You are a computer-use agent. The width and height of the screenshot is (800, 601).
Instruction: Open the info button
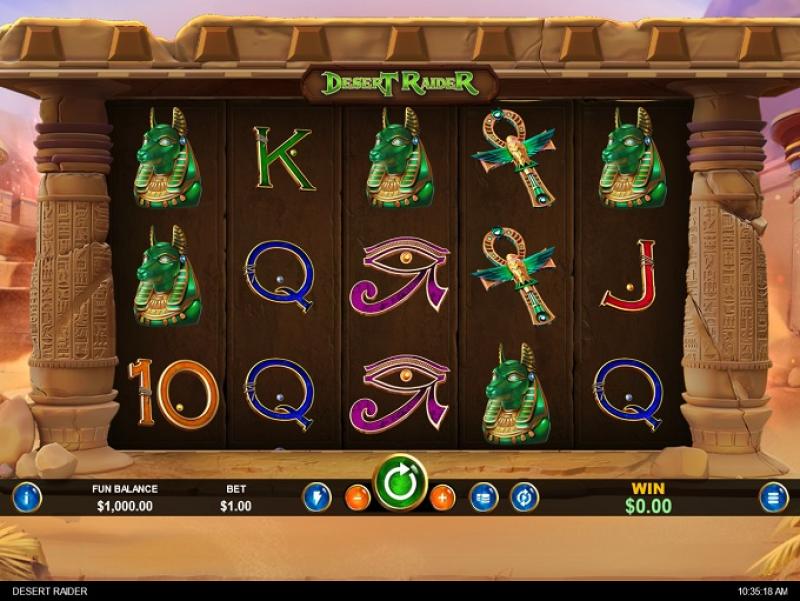(x=26, y=496)
